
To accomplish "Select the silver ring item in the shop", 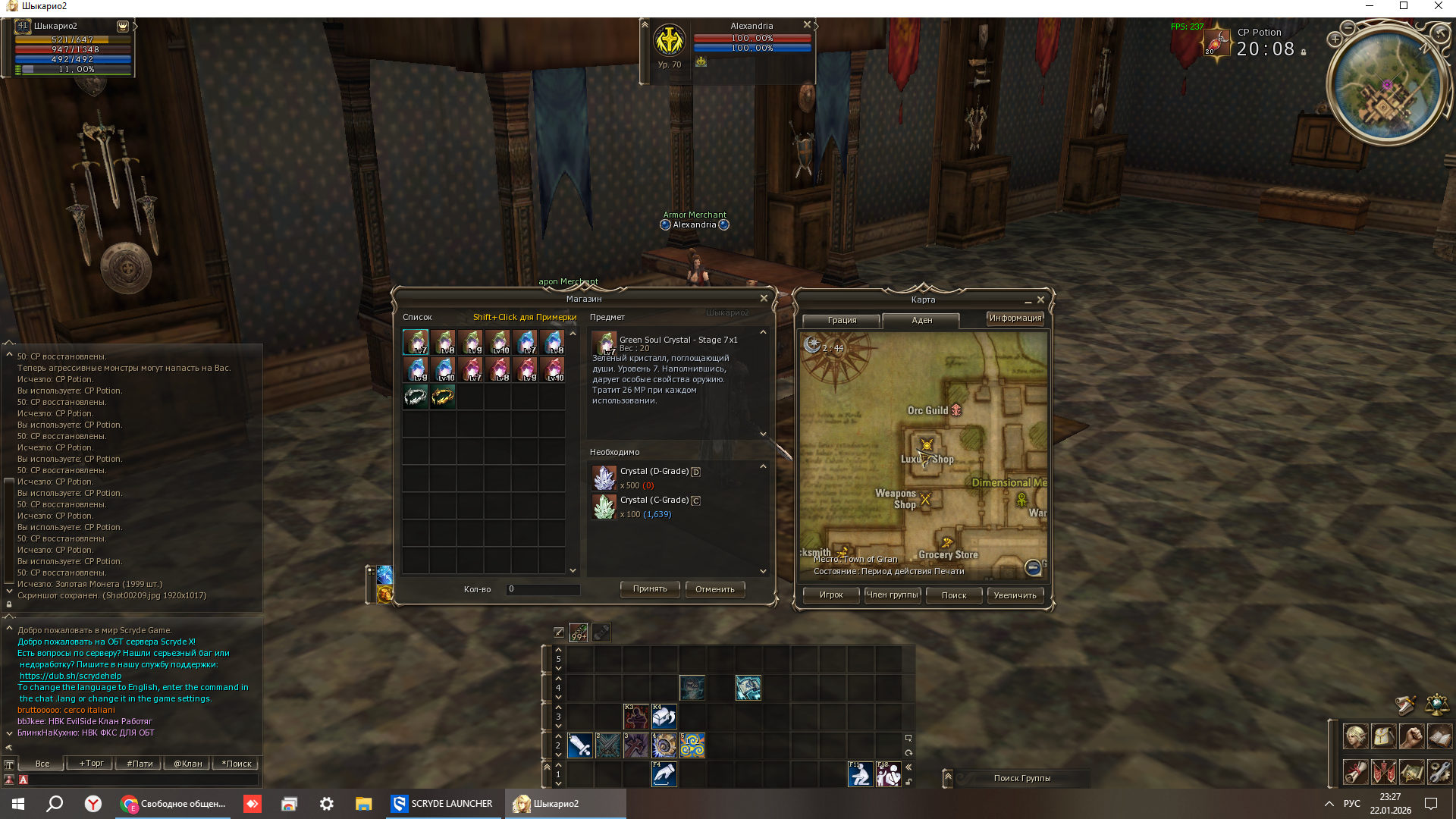I will (416, 396).
